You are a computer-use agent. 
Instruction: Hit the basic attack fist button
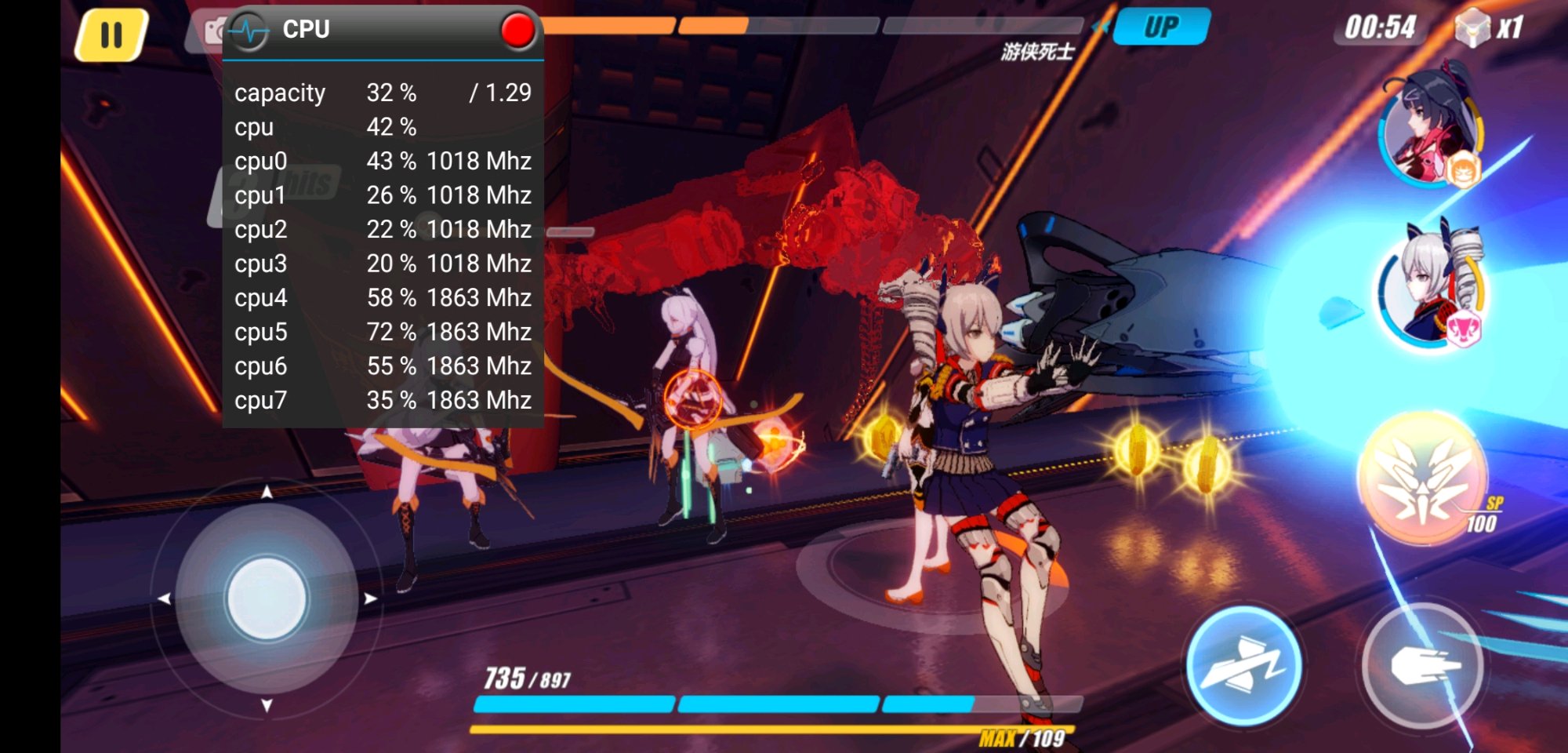click(x=1423, y=666)
